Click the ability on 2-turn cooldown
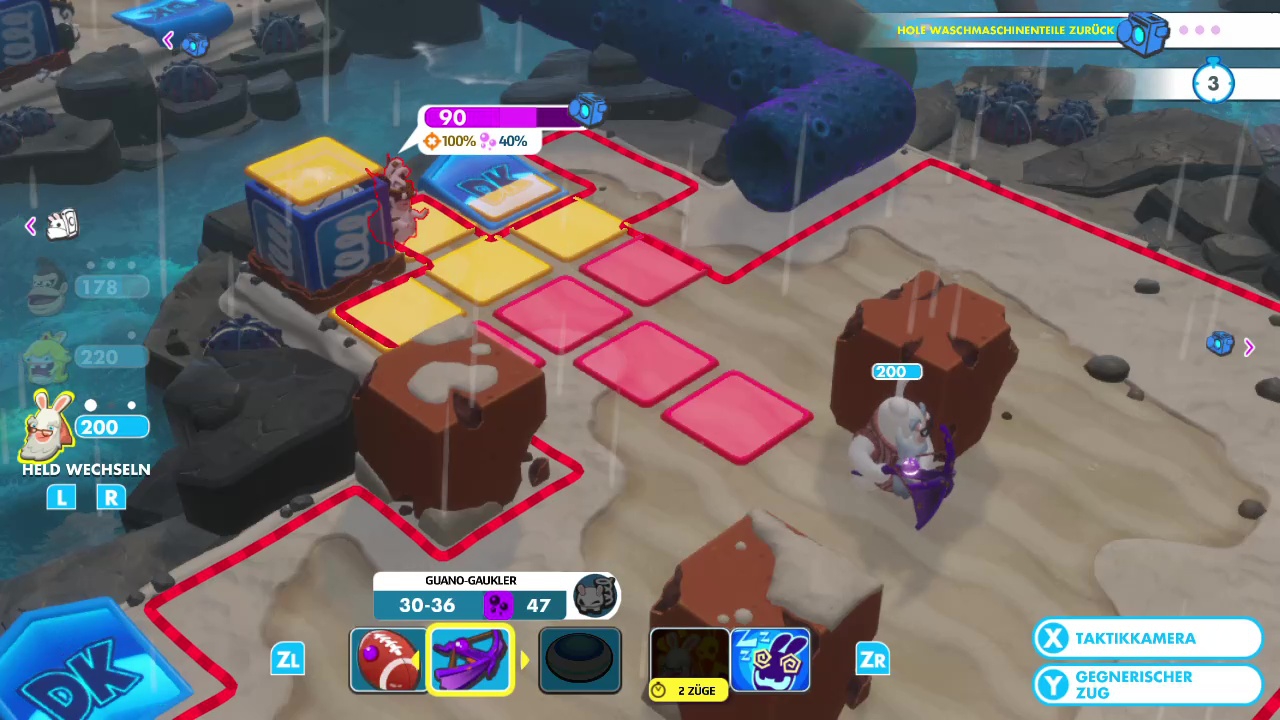Viewport: 1280px width, 720px height. tap(689, 660)
